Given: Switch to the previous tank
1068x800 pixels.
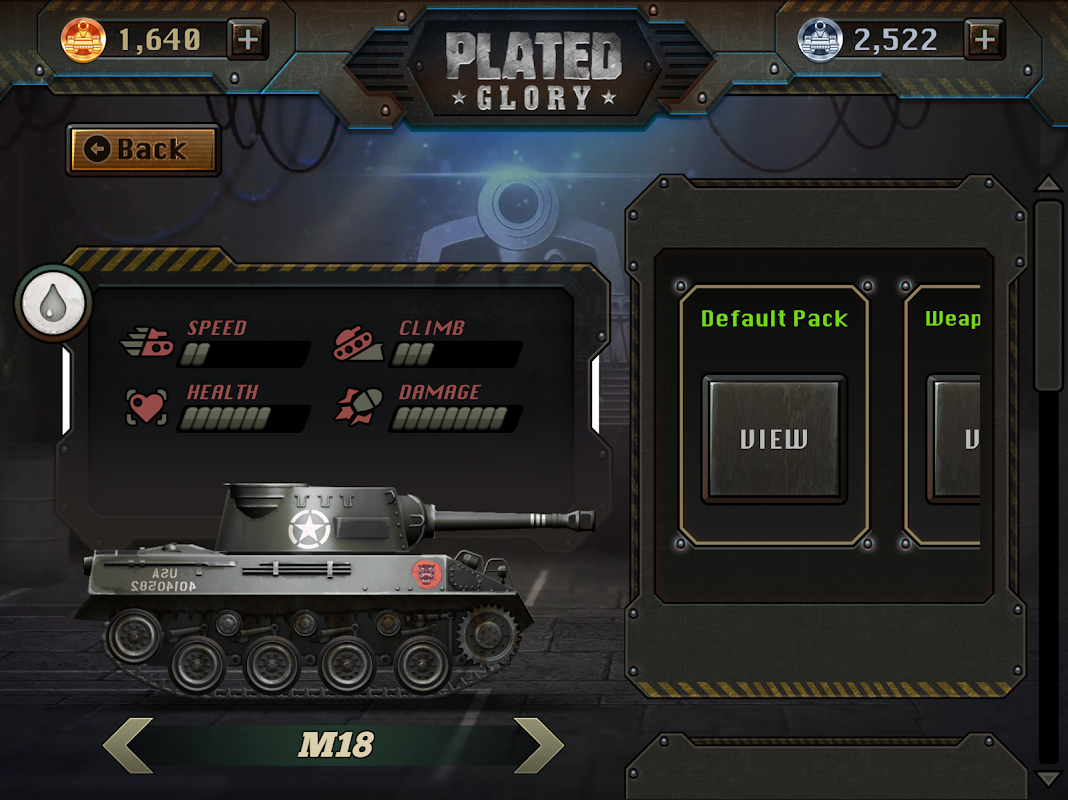Looking at the screenshot, I should (x=127, y=745).
